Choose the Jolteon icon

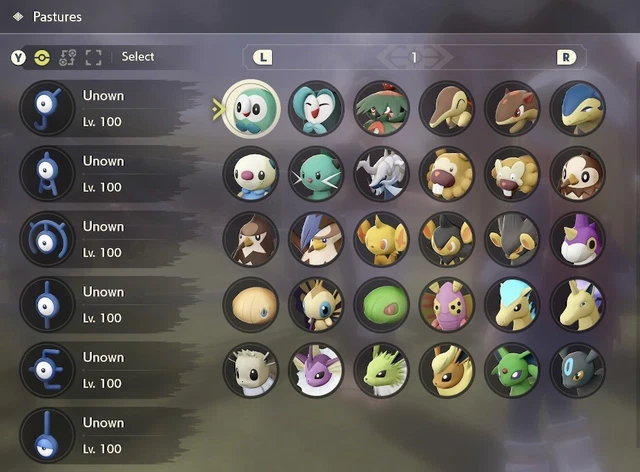pos(381,370)
